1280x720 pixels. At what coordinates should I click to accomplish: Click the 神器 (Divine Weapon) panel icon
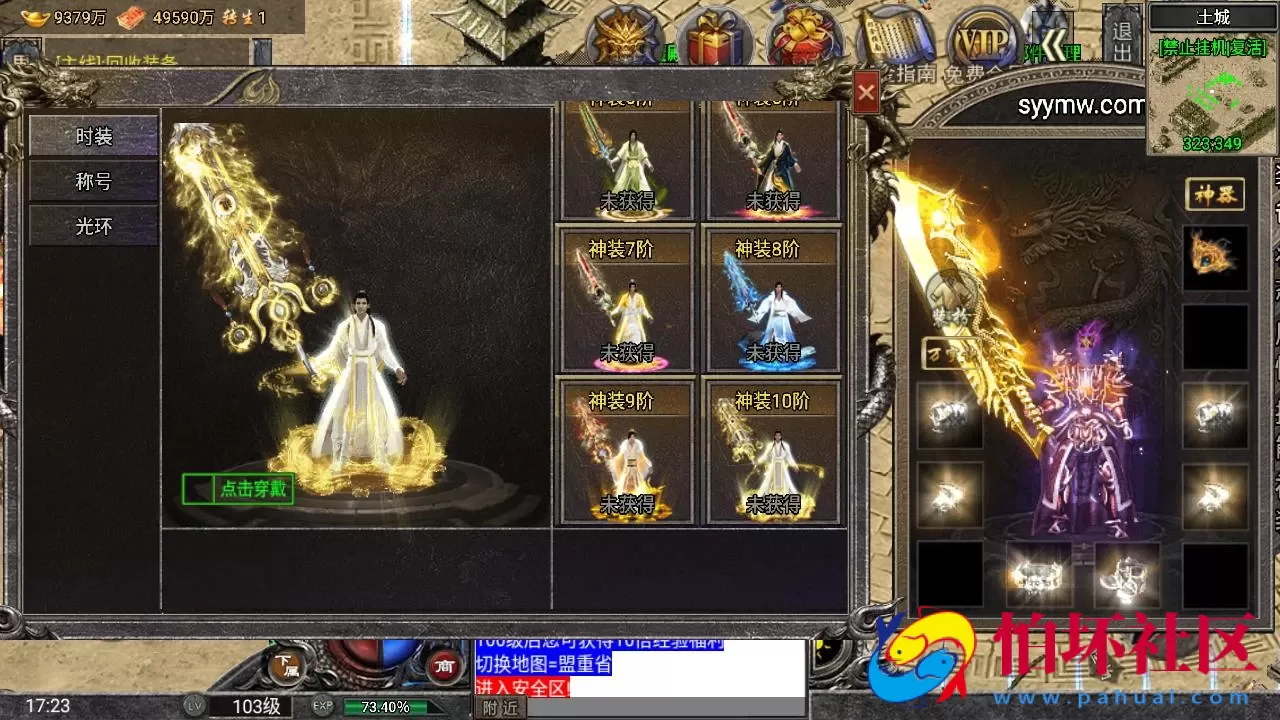coord(1216,196)
